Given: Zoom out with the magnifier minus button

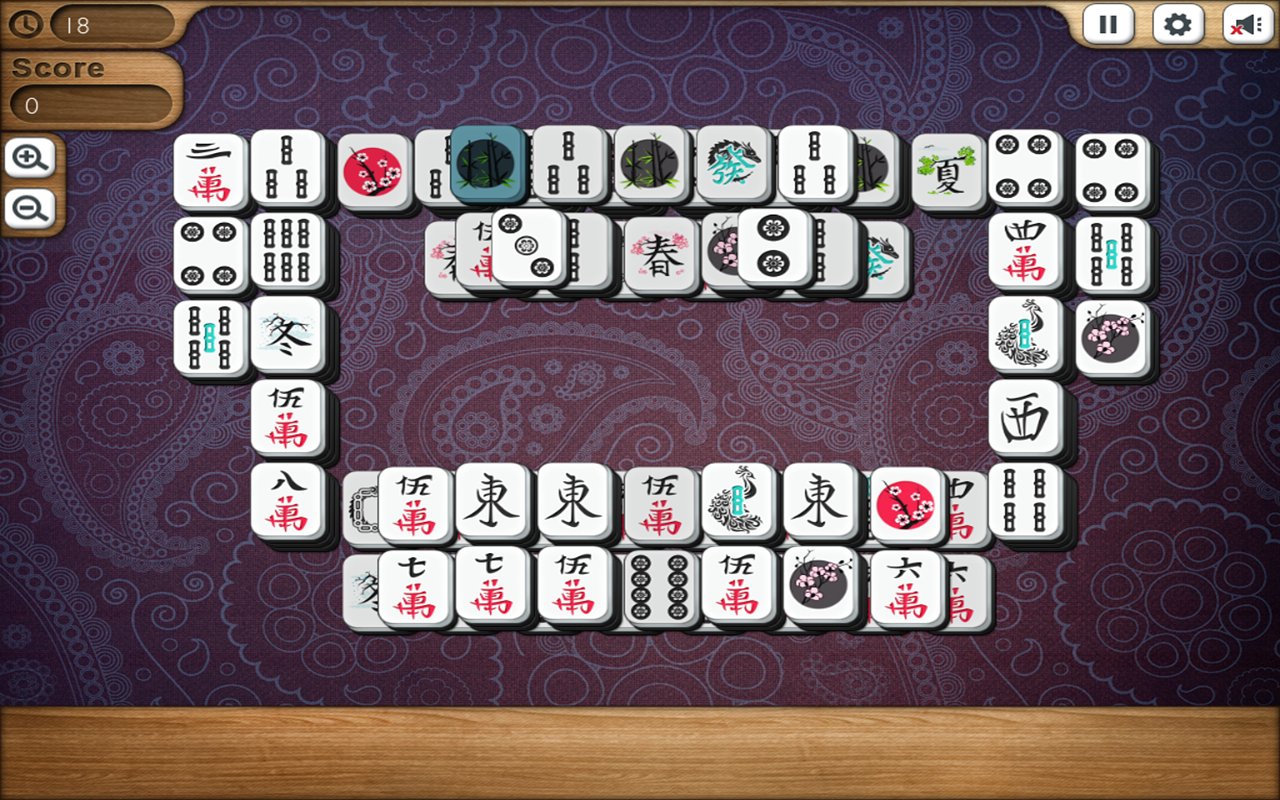Looking at the screenshot, I should click(x=29, y=208).
